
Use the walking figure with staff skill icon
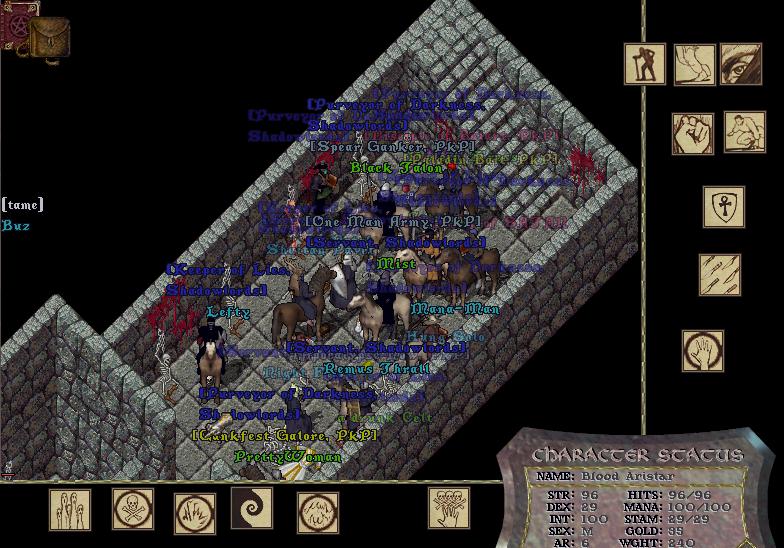[645, 64]
